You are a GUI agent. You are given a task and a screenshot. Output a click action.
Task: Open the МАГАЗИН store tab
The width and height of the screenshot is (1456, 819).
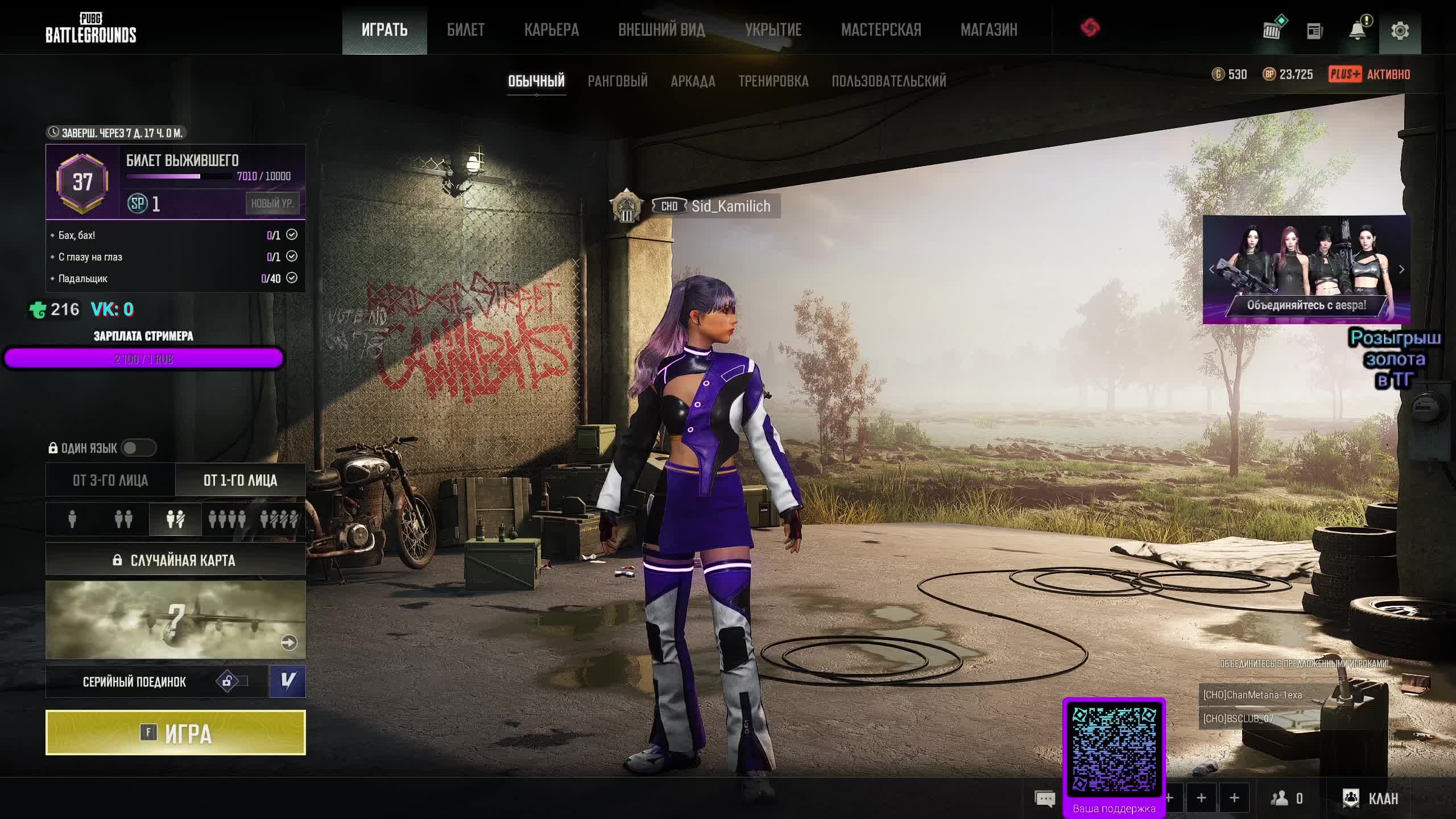point(988,30)
